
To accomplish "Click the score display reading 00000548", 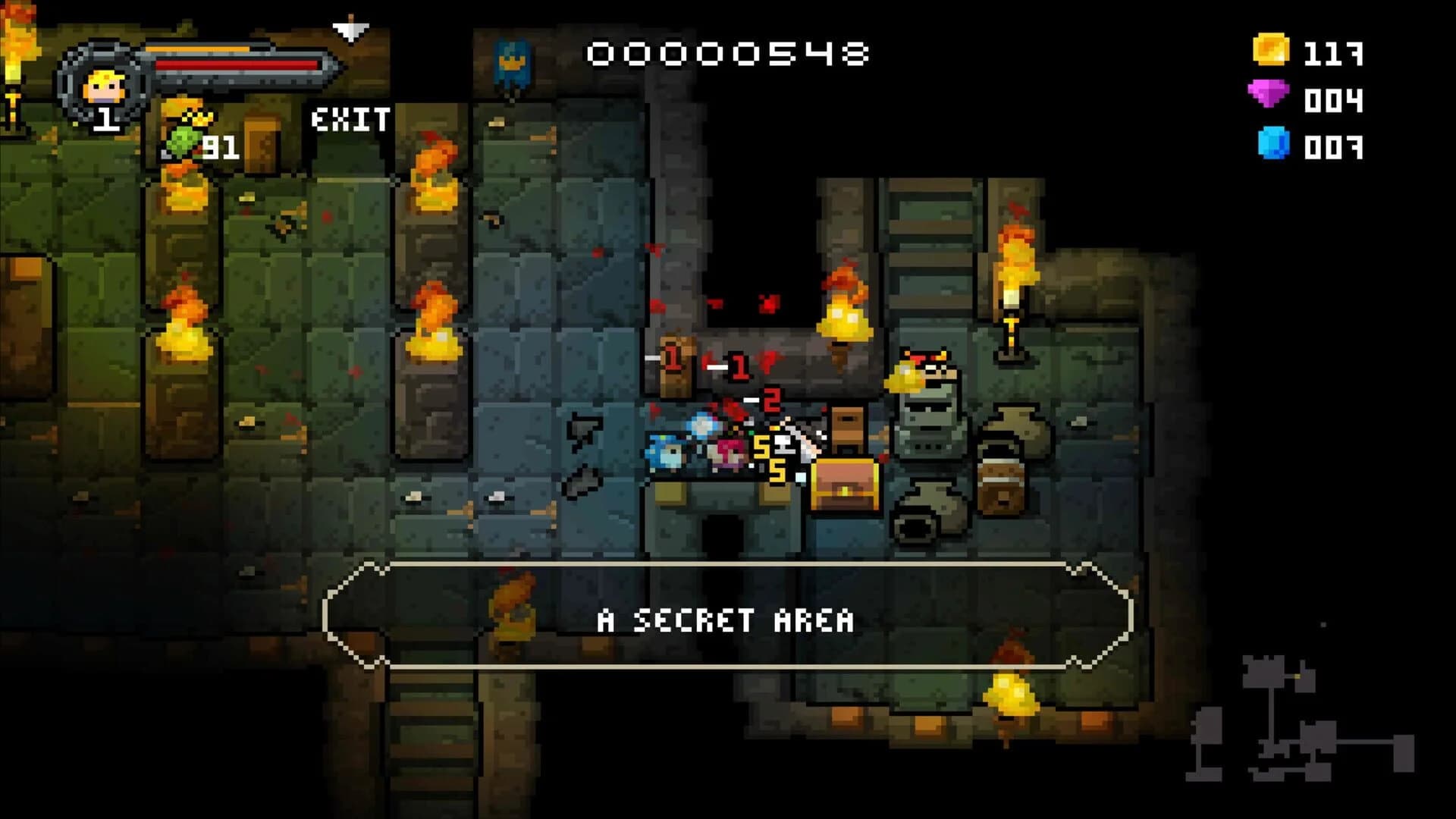I will pyautogui.click(x=728, y=53).
